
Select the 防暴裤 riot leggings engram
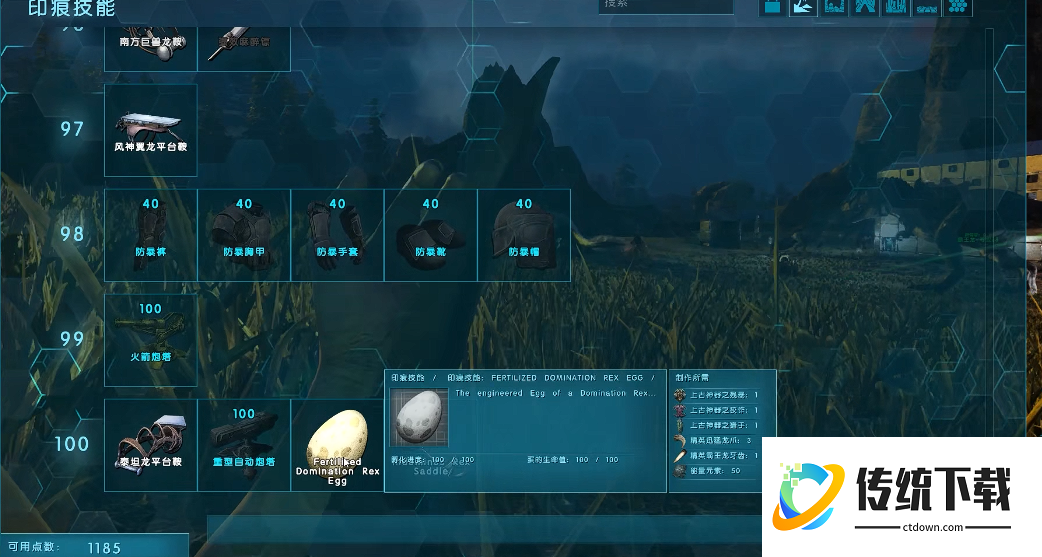[x=151, y=235]
